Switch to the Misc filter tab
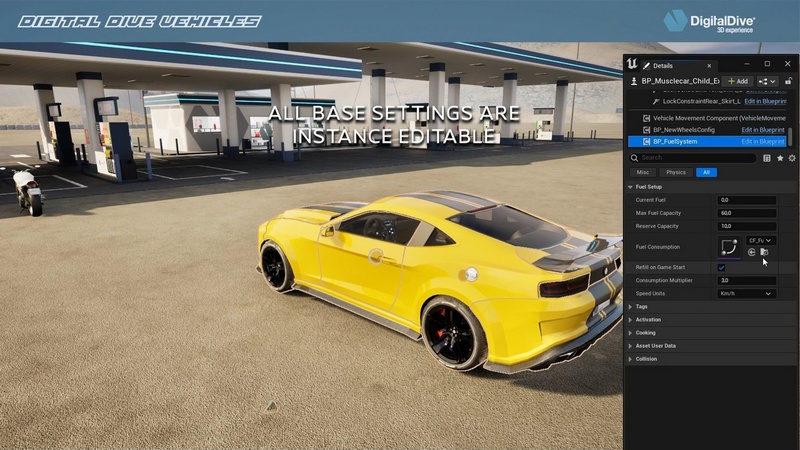The height and width of the screenshot is (450, 800). coord(643,172)
